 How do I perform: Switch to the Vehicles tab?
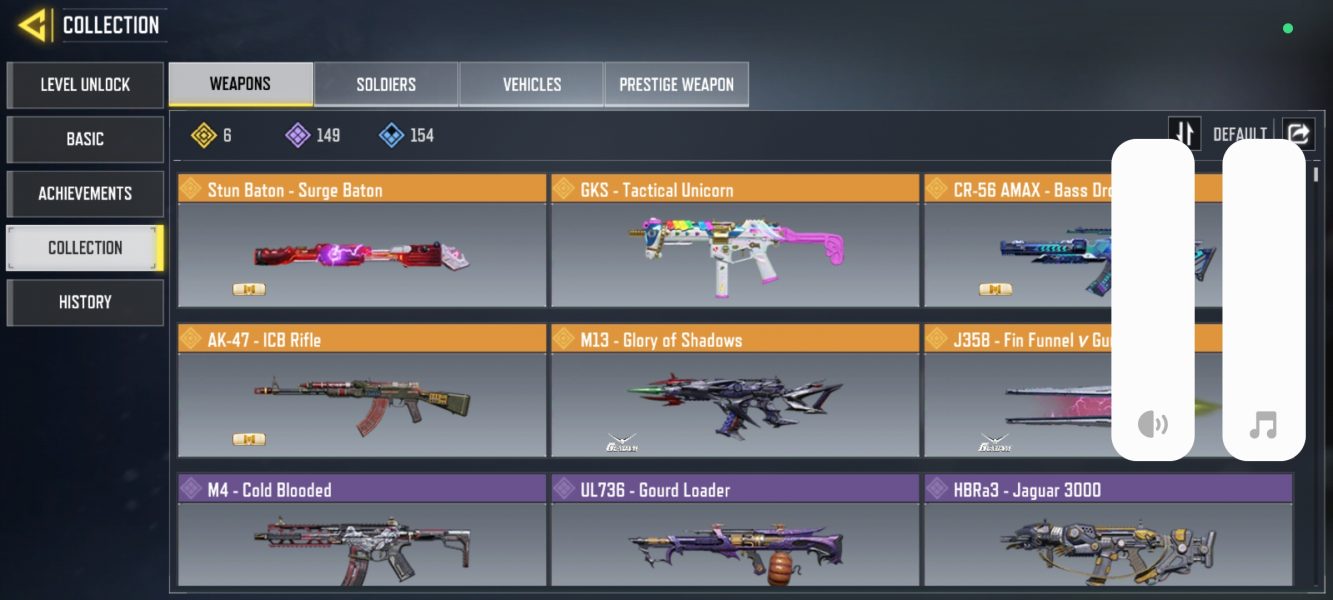[531, 84]
